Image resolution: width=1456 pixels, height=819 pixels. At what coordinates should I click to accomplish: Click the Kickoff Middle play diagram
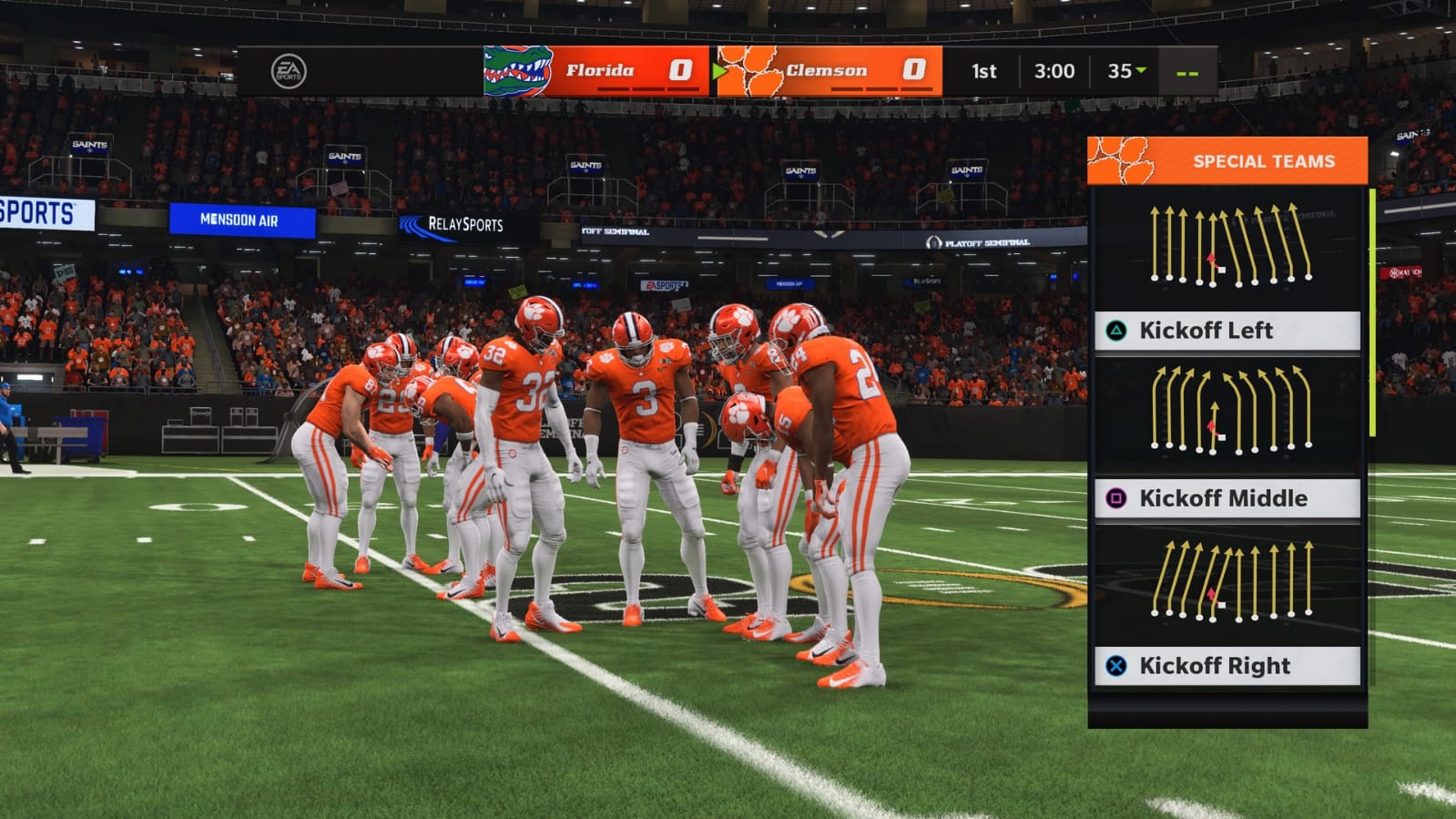tap(1228, 412)
